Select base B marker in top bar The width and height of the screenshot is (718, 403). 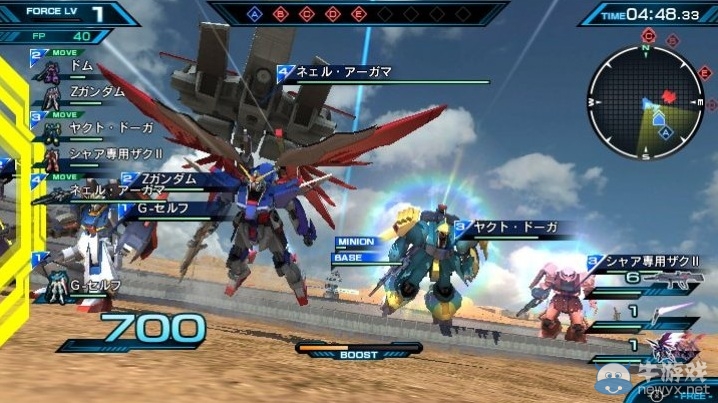tap(282, 15)
